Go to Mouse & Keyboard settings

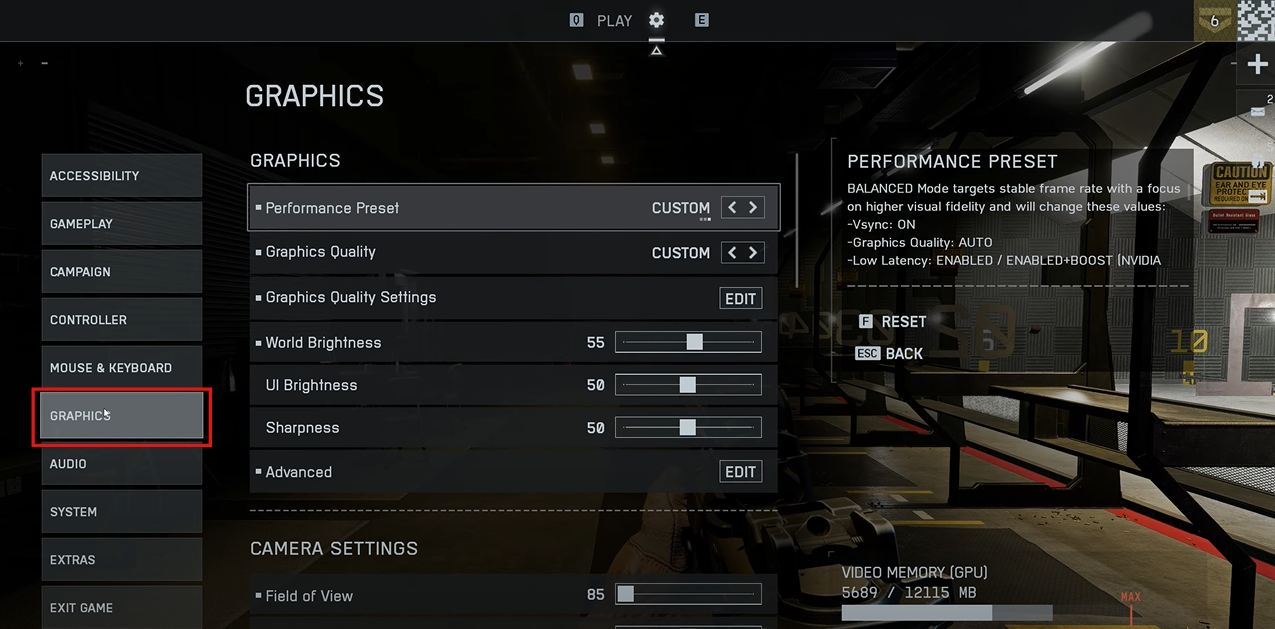coord(121,368)
